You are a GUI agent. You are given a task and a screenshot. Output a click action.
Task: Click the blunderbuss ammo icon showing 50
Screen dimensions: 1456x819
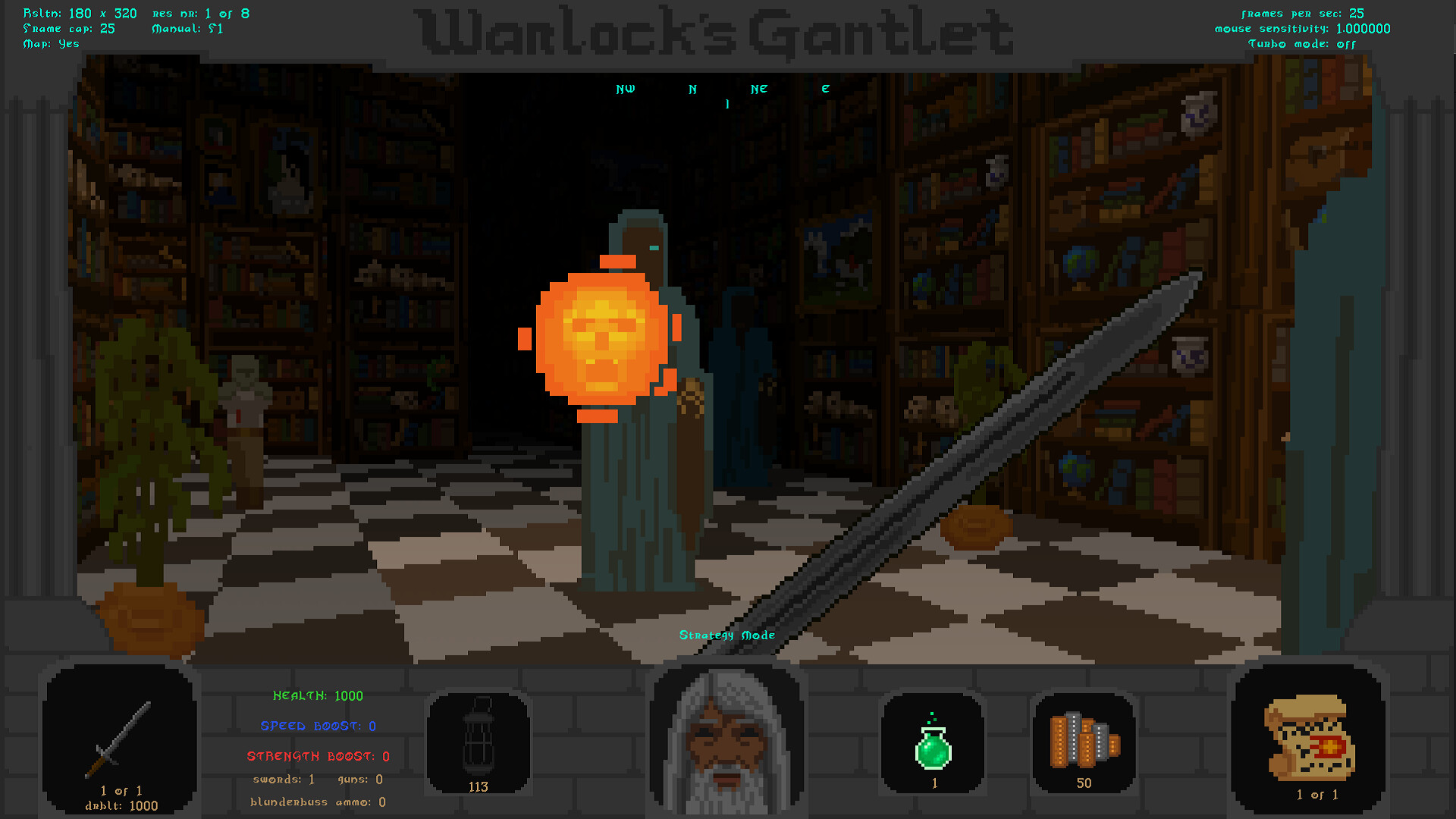point(1084,739)
